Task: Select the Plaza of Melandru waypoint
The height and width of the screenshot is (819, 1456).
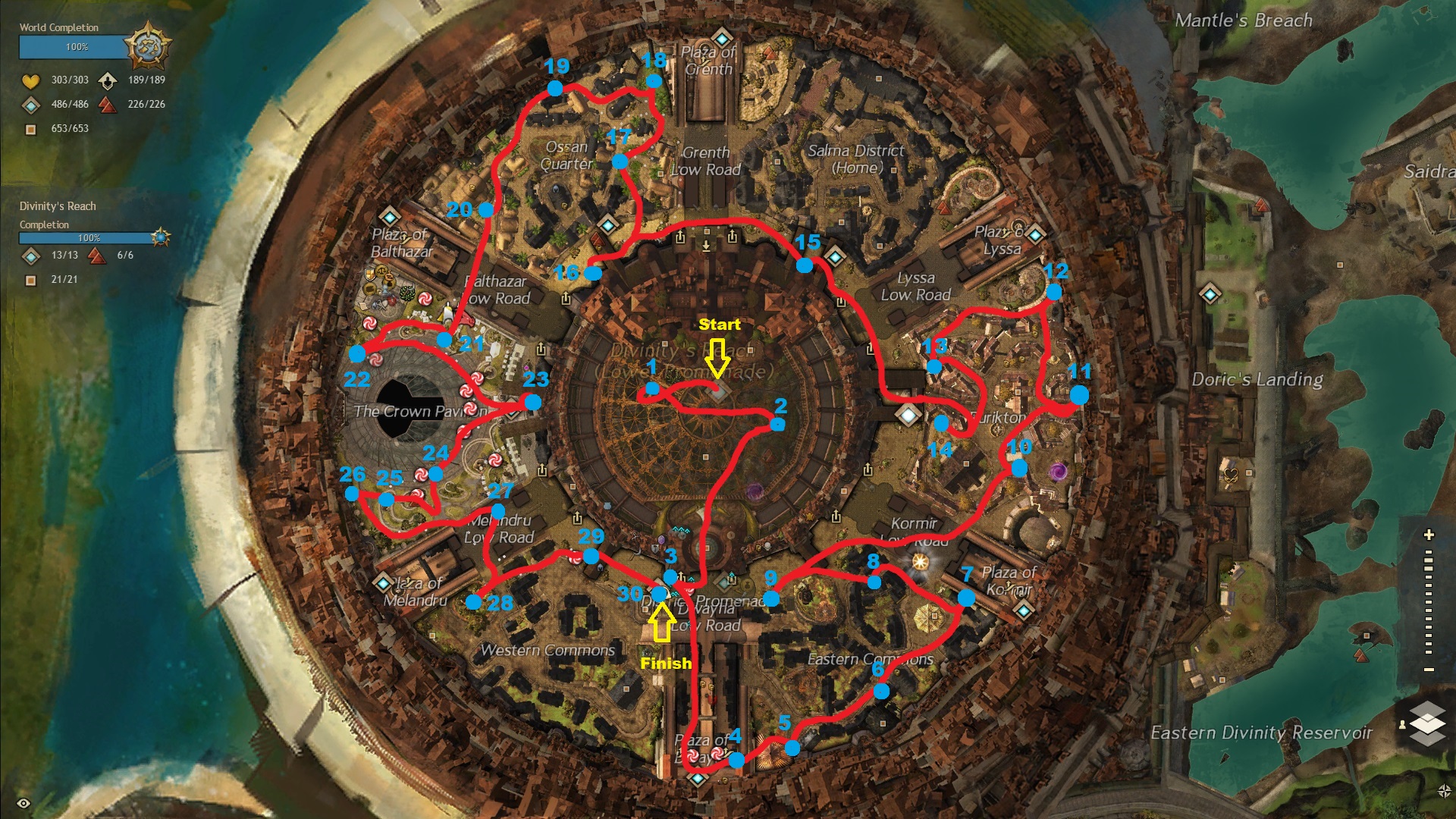Action: coord(383,583)
